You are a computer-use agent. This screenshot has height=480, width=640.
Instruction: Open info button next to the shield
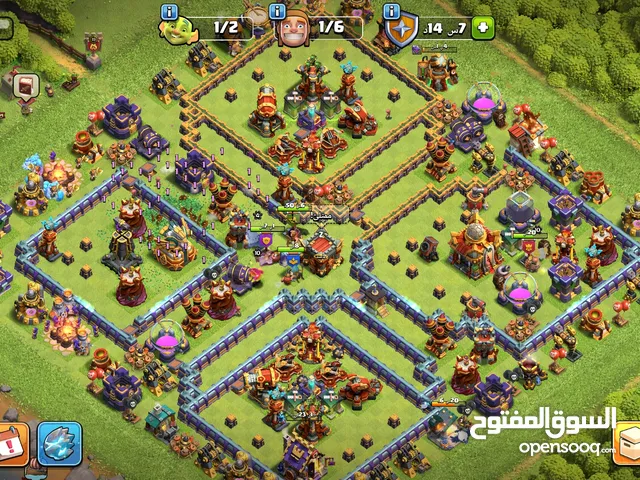(x=393, y=12)
